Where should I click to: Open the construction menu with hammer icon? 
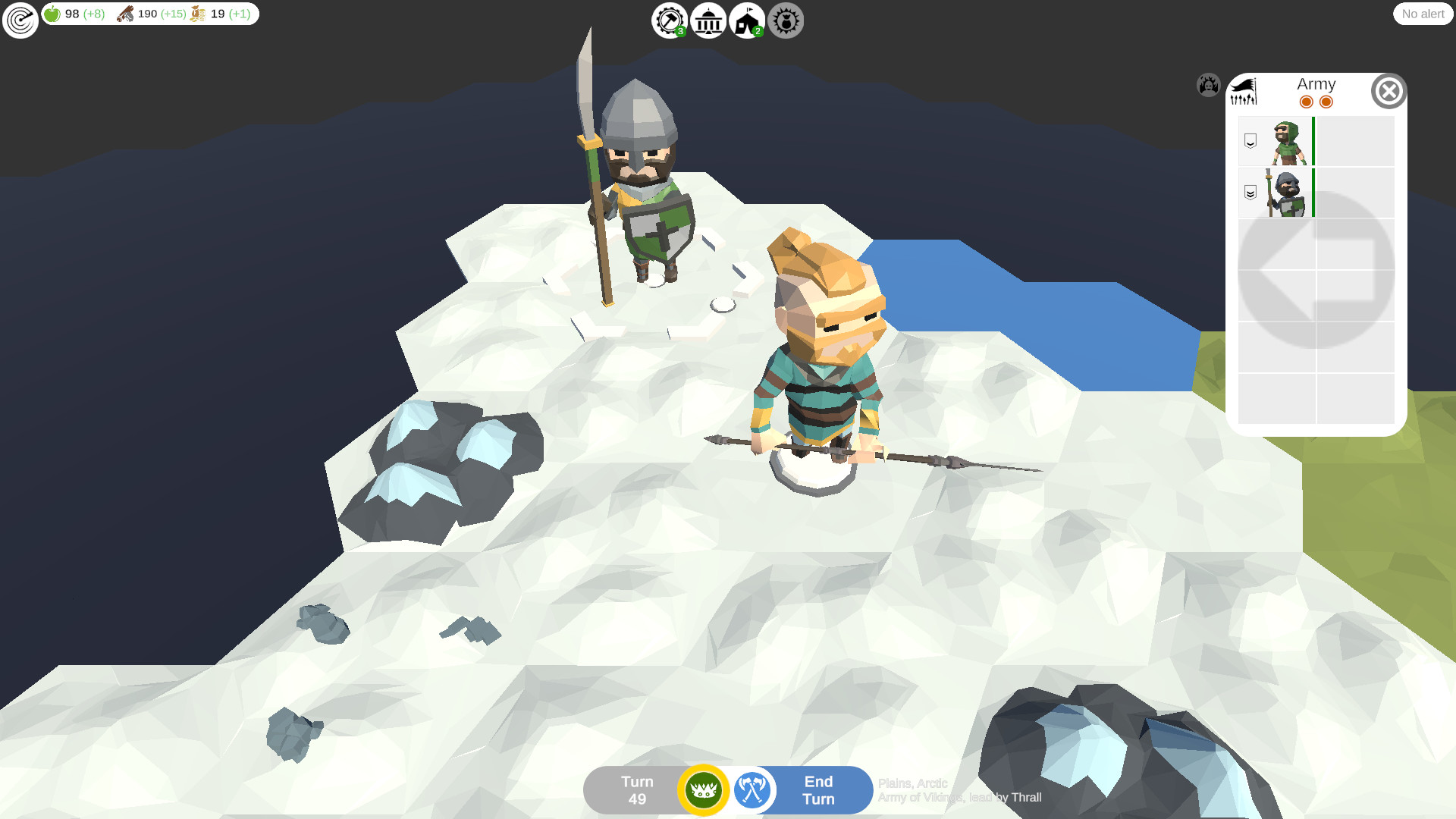(x=669, y=20)
